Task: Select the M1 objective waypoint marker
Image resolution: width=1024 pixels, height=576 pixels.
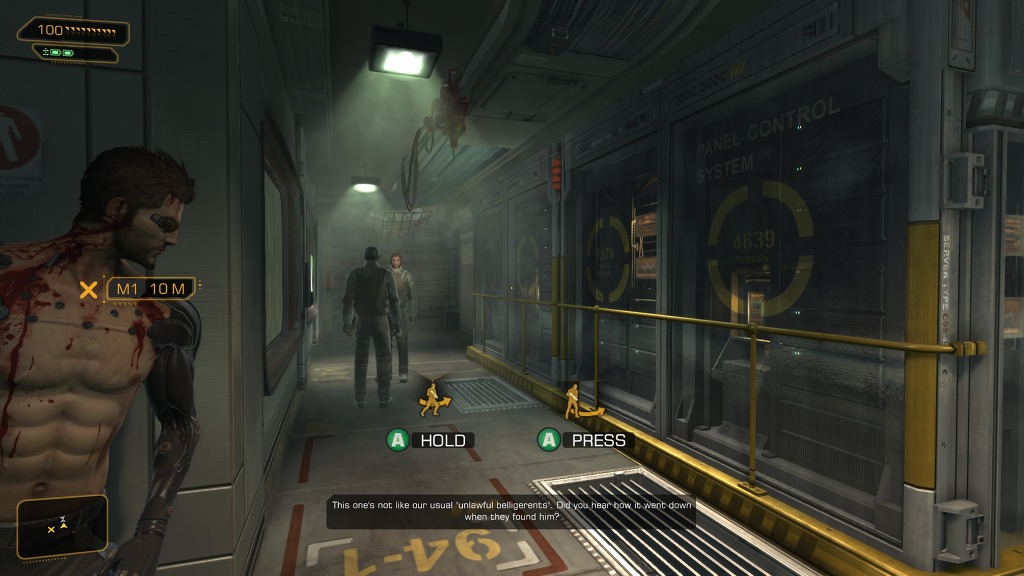Action: click(x=89, y=290)
